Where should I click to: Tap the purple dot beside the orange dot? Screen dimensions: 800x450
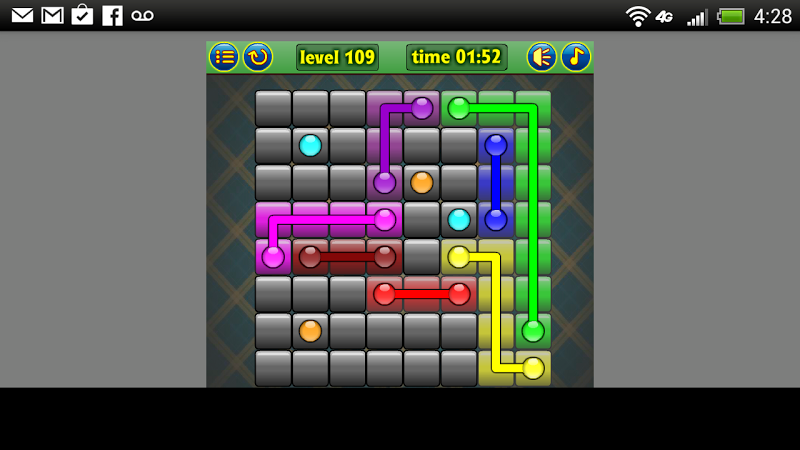pyautogui.click(x=385, y=183)
